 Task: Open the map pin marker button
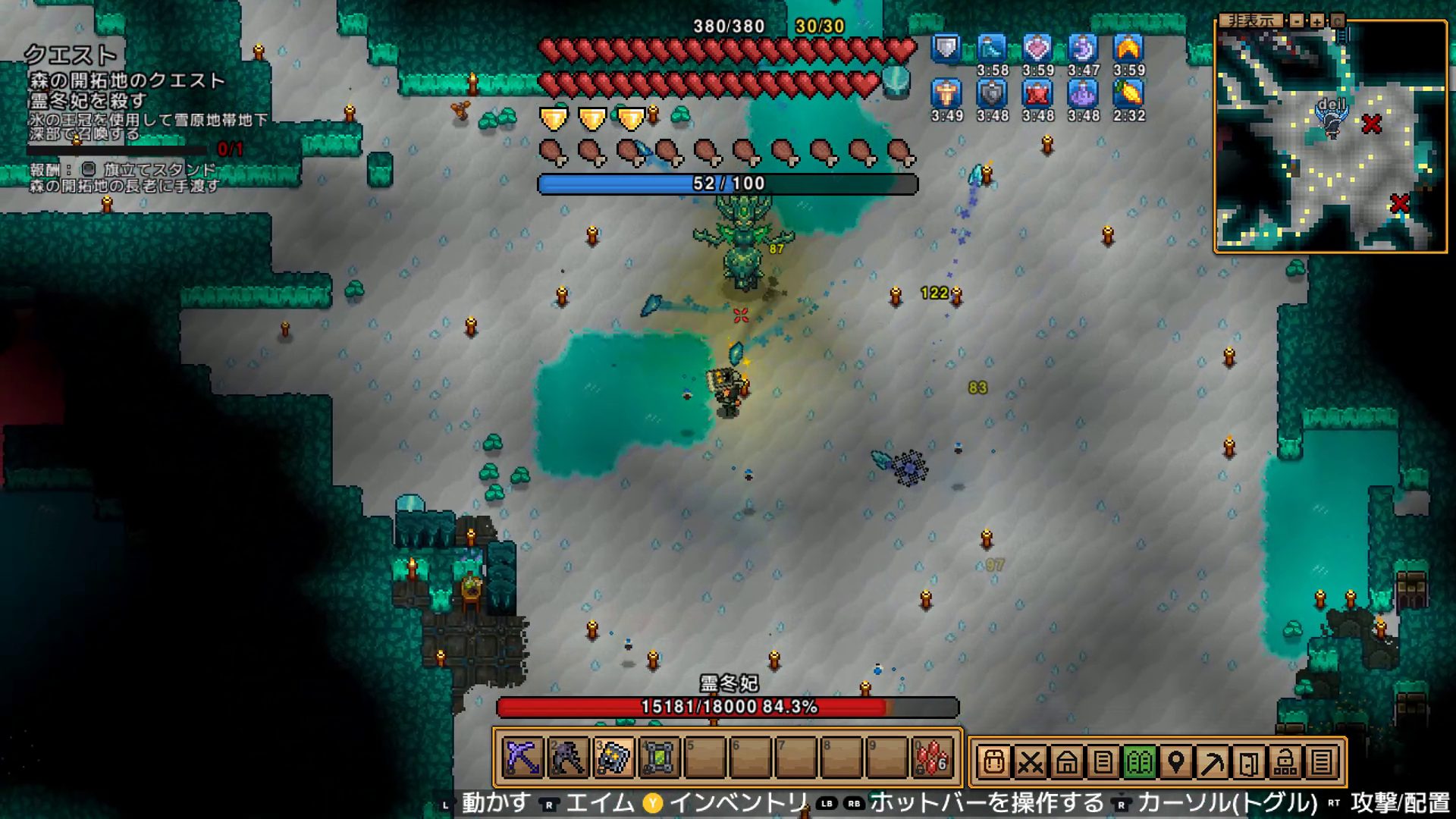click(x=1175, y=761)
